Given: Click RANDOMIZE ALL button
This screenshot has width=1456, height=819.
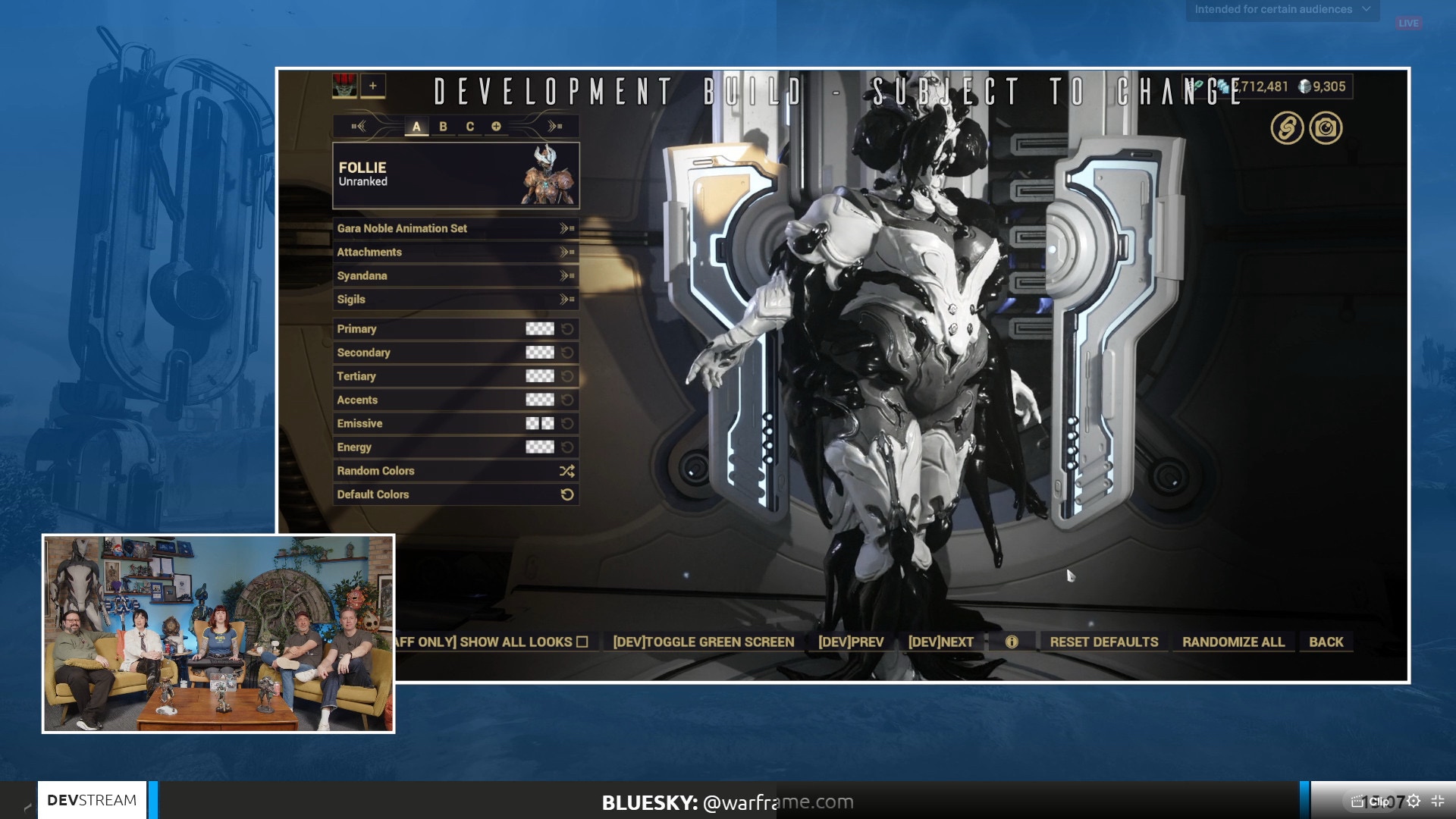Looking at the screenshot, I should [1233, 642].
